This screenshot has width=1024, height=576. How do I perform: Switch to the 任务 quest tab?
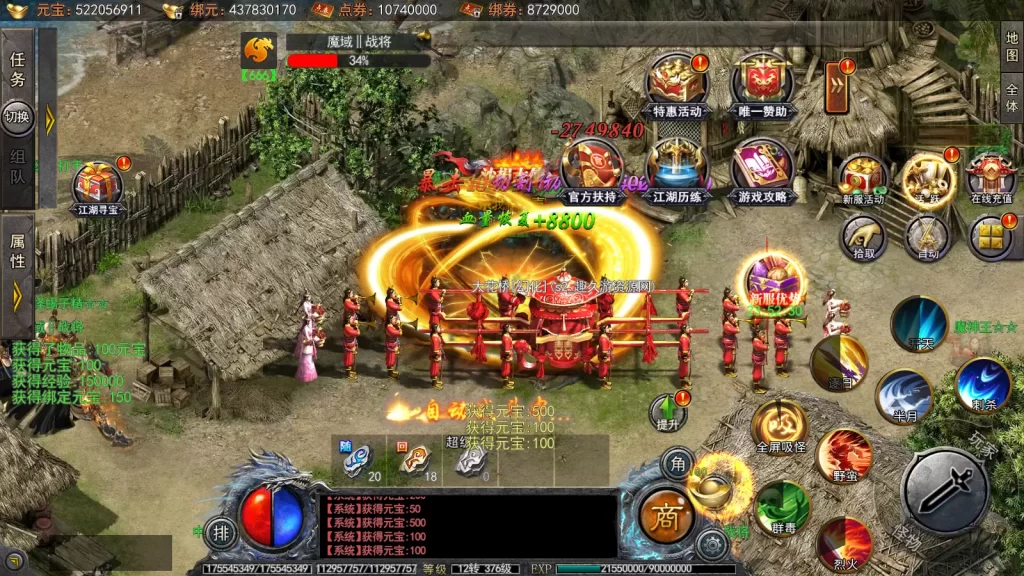point(18,68)
